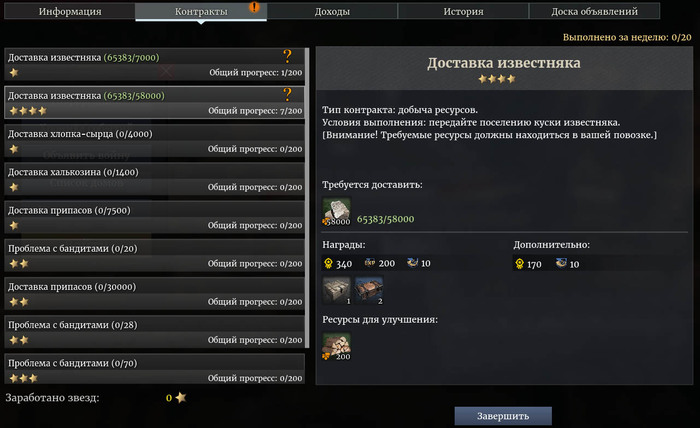The height and width of the screenshot is (428, 700).
Task: Inspect the upgrade resource icon marked 200
Action: pos(337,346)
